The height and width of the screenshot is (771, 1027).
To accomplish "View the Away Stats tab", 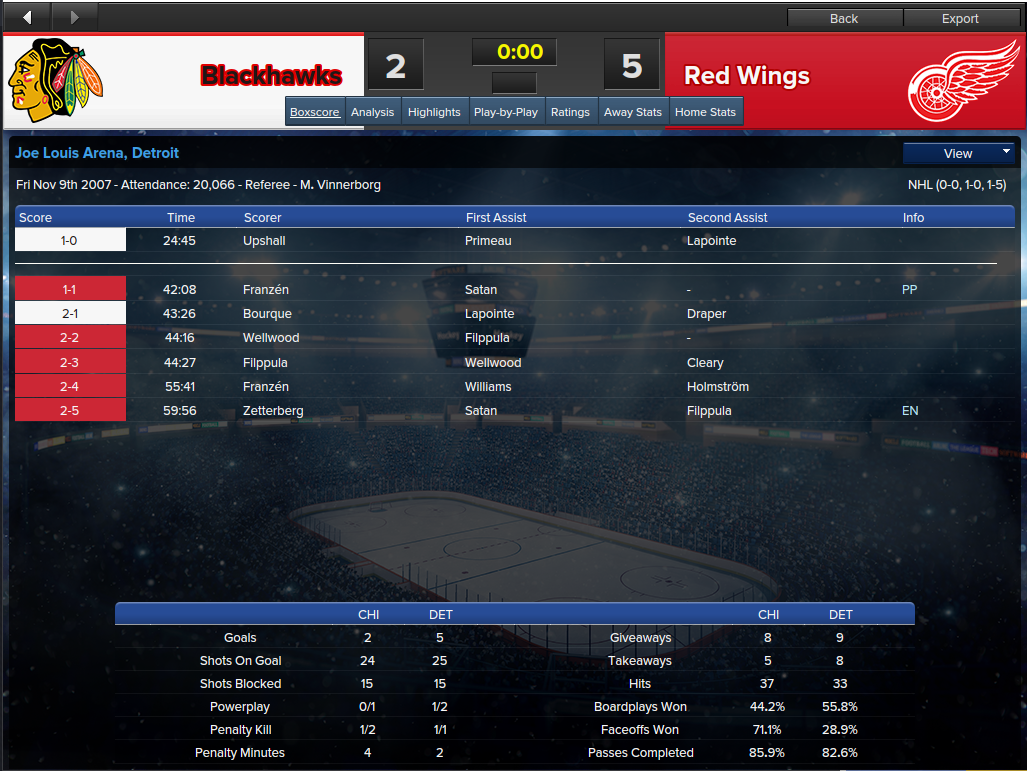I will (633, 112).
